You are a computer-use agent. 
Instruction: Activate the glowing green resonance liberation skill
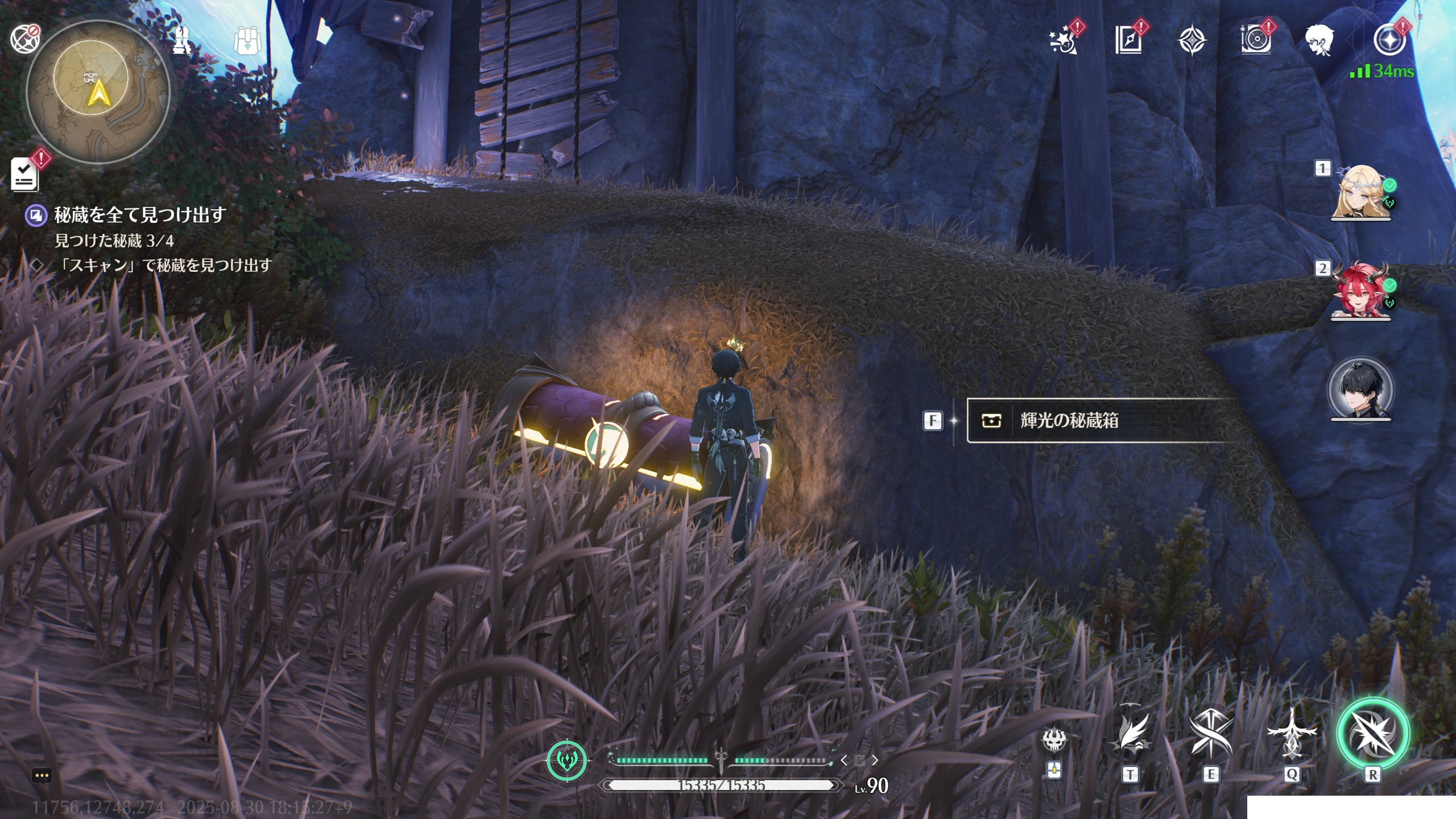point(1372,734)
